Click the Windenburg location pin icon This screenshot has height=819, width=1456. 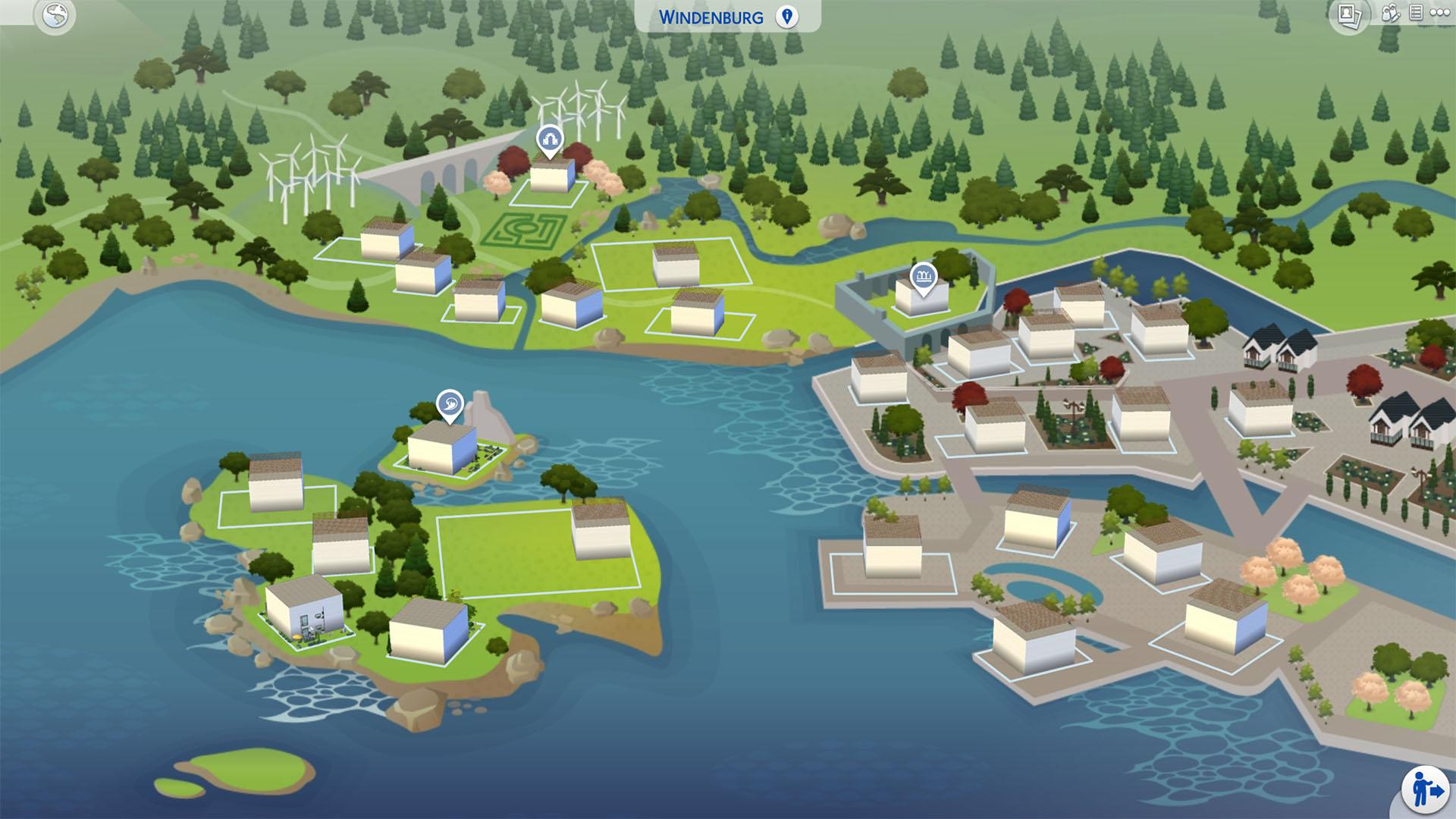tap(787, 17)
